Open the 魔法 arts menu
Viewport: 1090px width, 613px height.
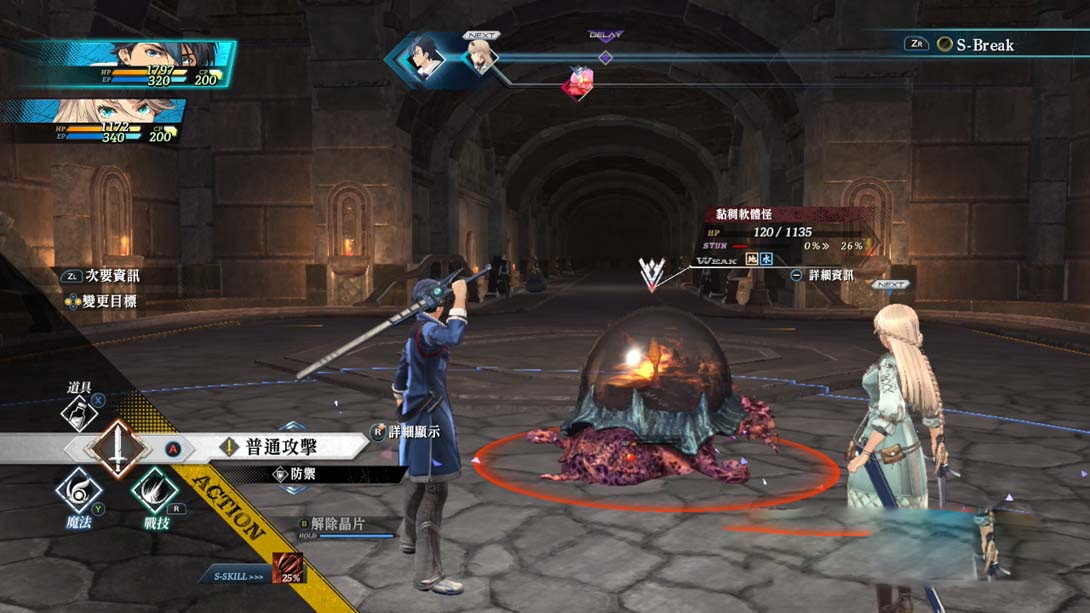pyautogui.click(x=79, y=493)
